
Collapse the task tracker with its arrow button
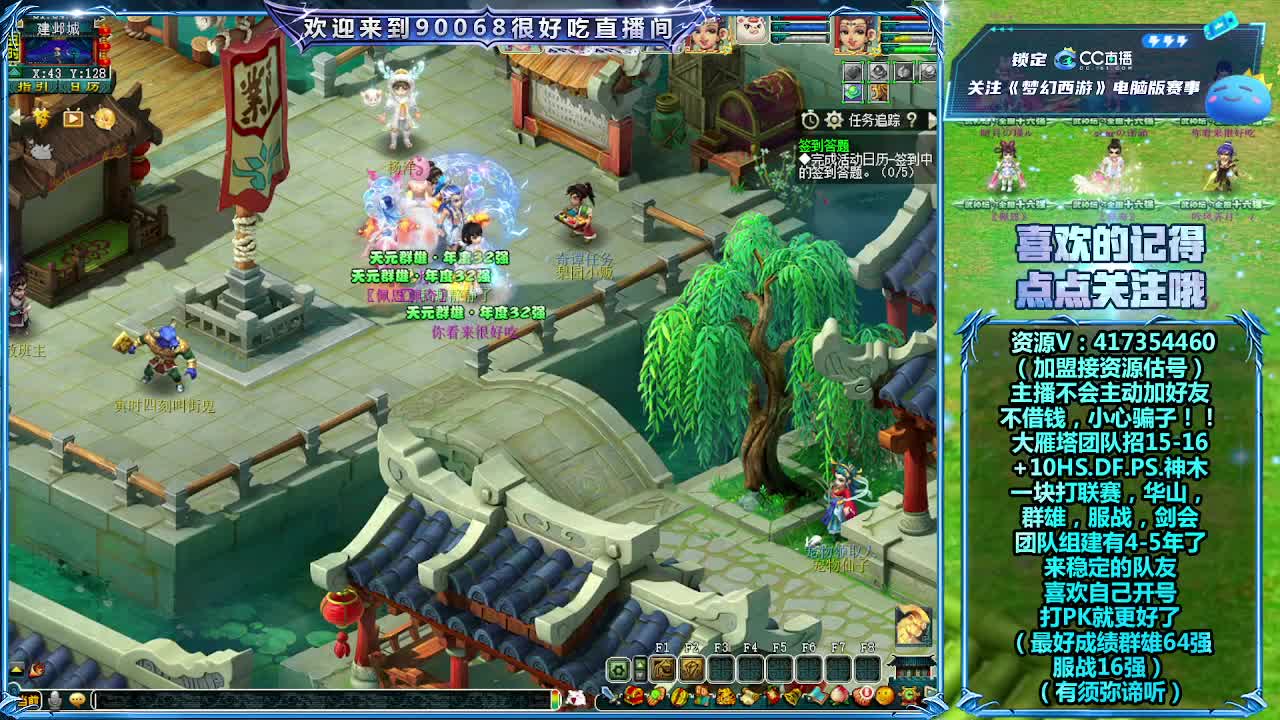coord(933,120)
